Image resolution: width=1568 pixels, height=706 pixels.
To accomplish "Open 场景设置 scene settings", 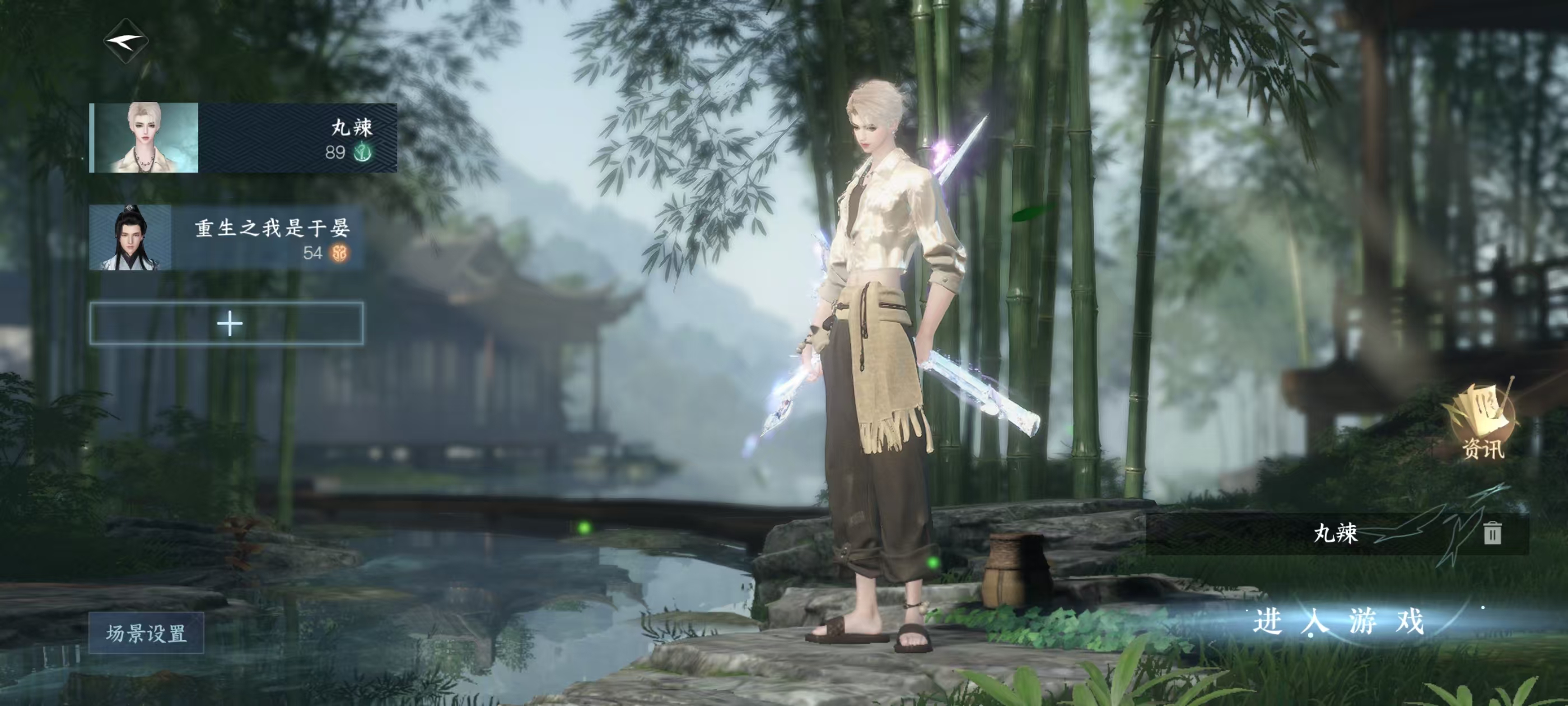I will pos(146,633).
